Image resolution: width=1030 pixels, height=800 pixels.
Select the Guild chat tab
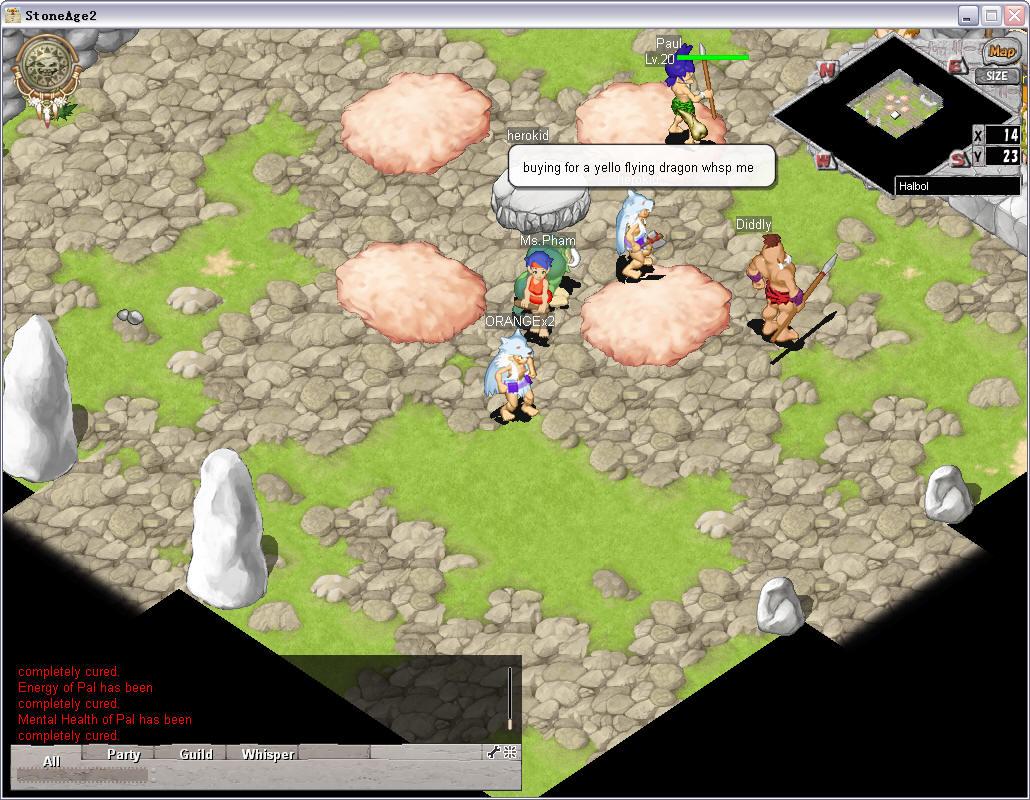(x=196, y=754)
